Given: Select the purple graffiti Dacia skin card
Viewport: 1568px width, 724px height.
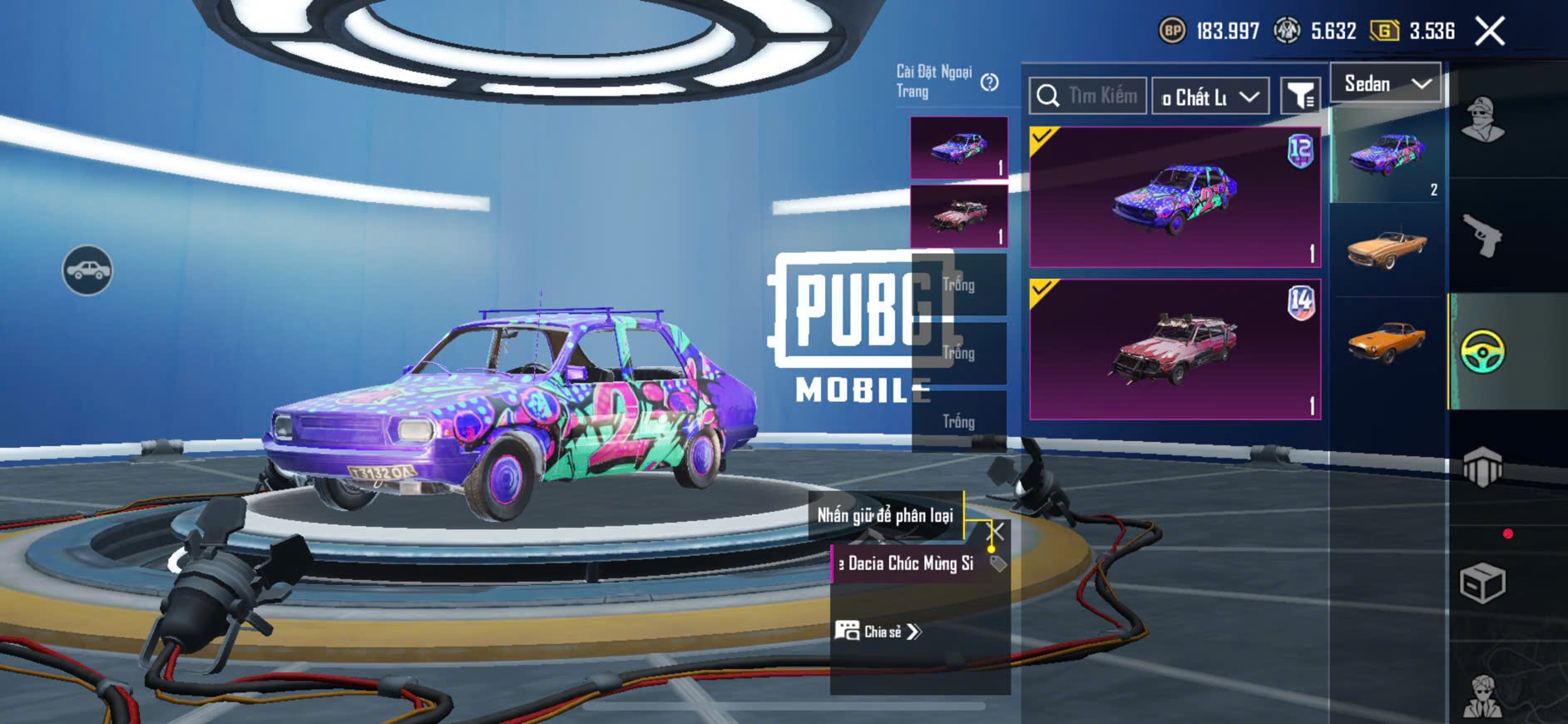Looking at the screenshot, I should tap(1175, 198).
